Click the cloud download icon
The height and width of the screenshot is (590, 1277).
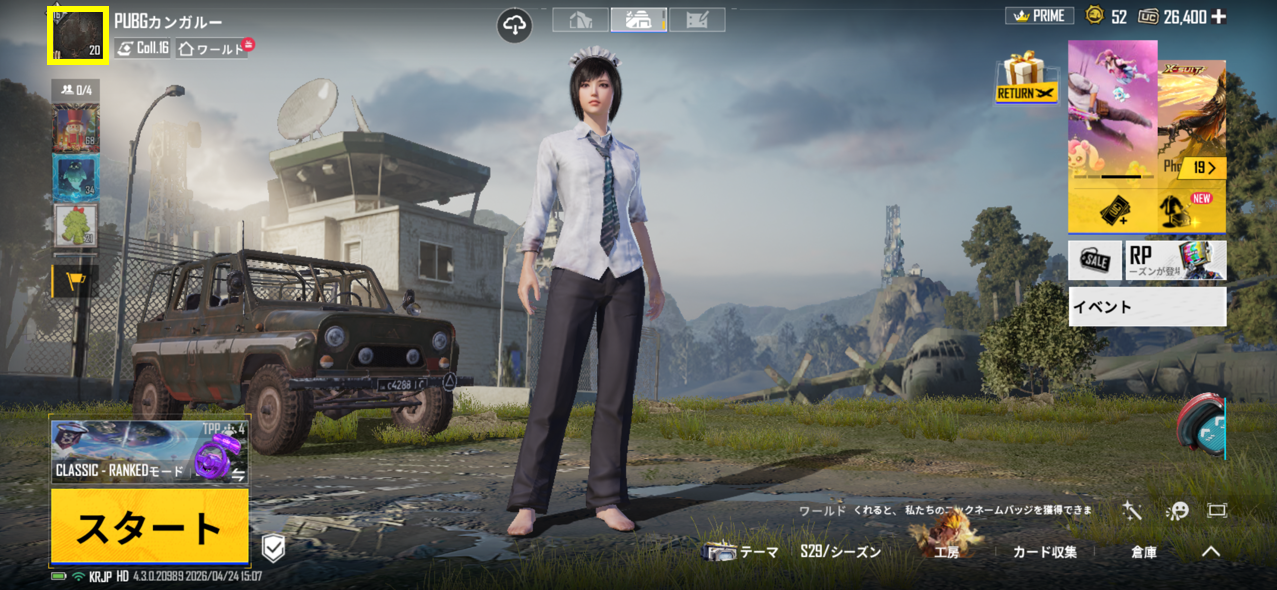tap(515, 25)
